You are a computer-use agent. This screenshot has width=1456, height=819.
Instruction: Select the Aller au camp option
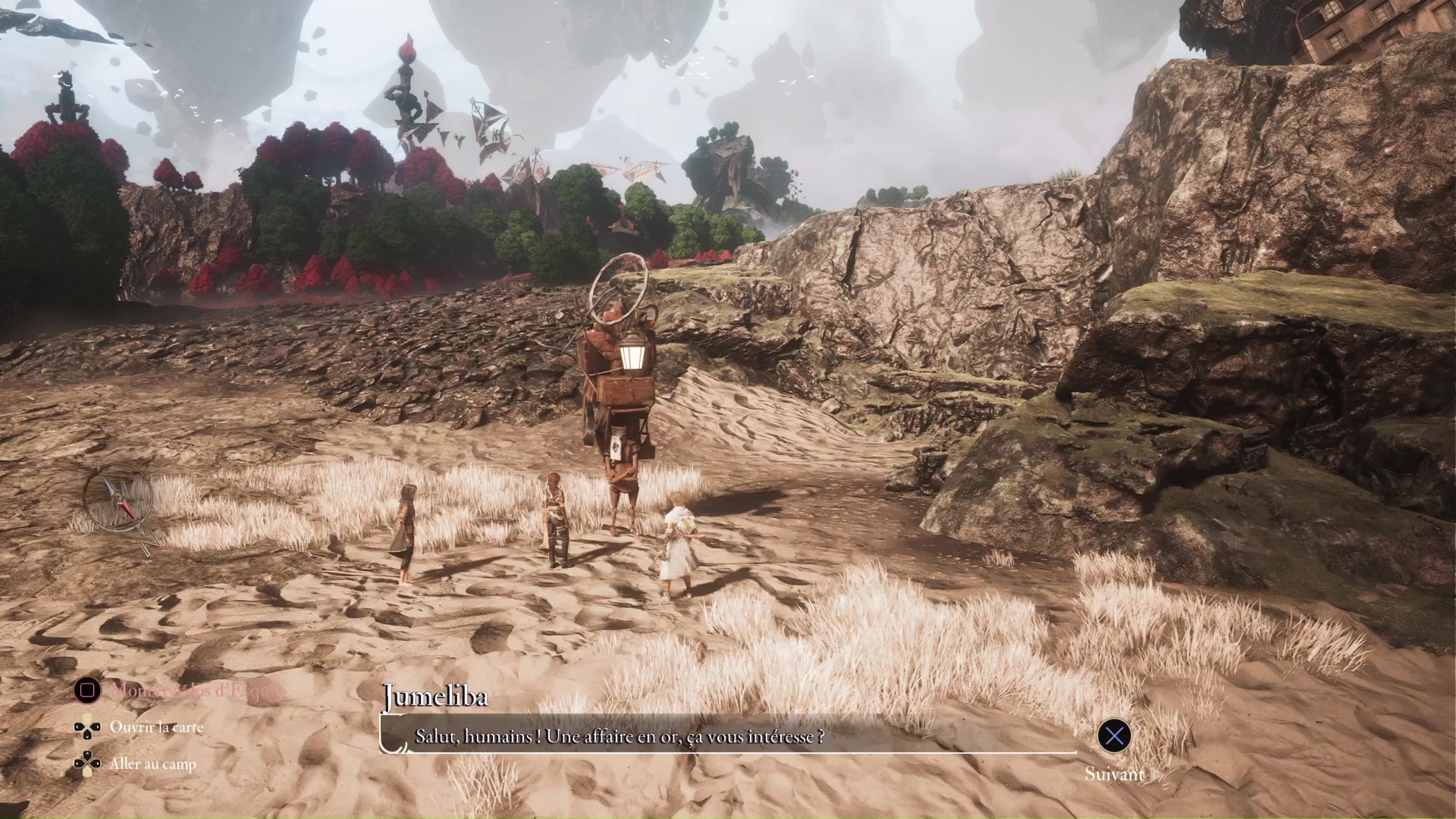pyautogui.click(x=152, y=764)
